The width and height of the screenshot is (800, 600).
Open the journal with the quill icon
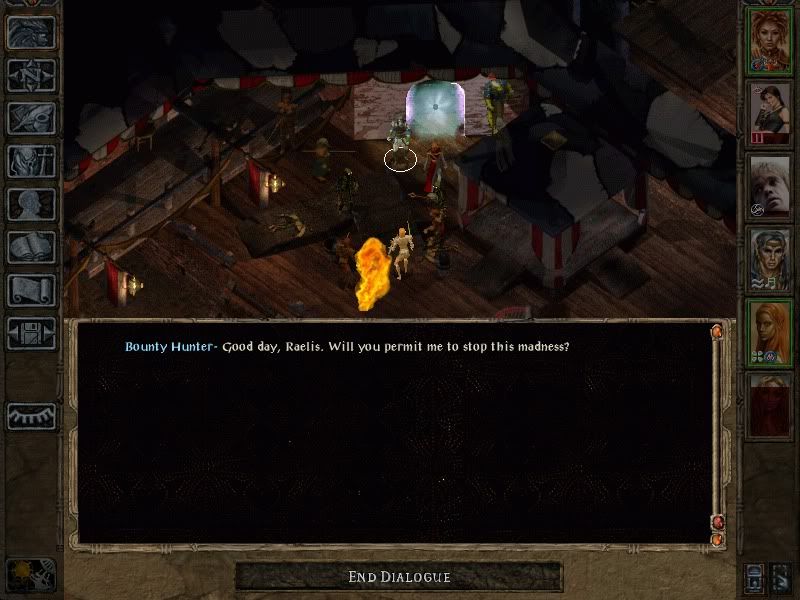pyautogui.click(x=31, y=118)
